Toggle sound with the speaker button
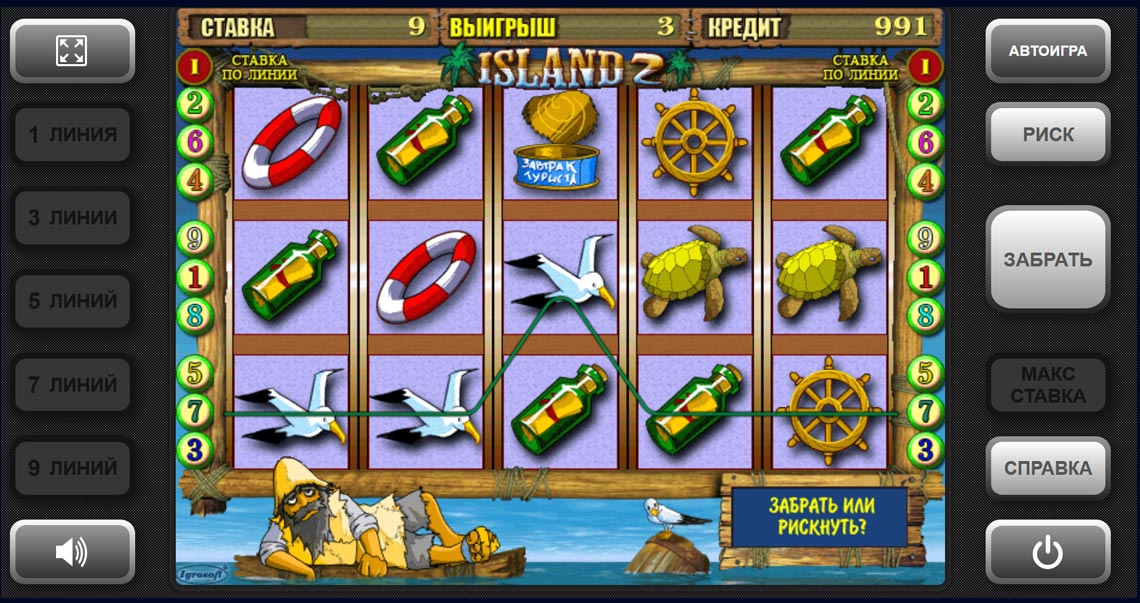This screenshot has height=603, width=1140. 72,551
